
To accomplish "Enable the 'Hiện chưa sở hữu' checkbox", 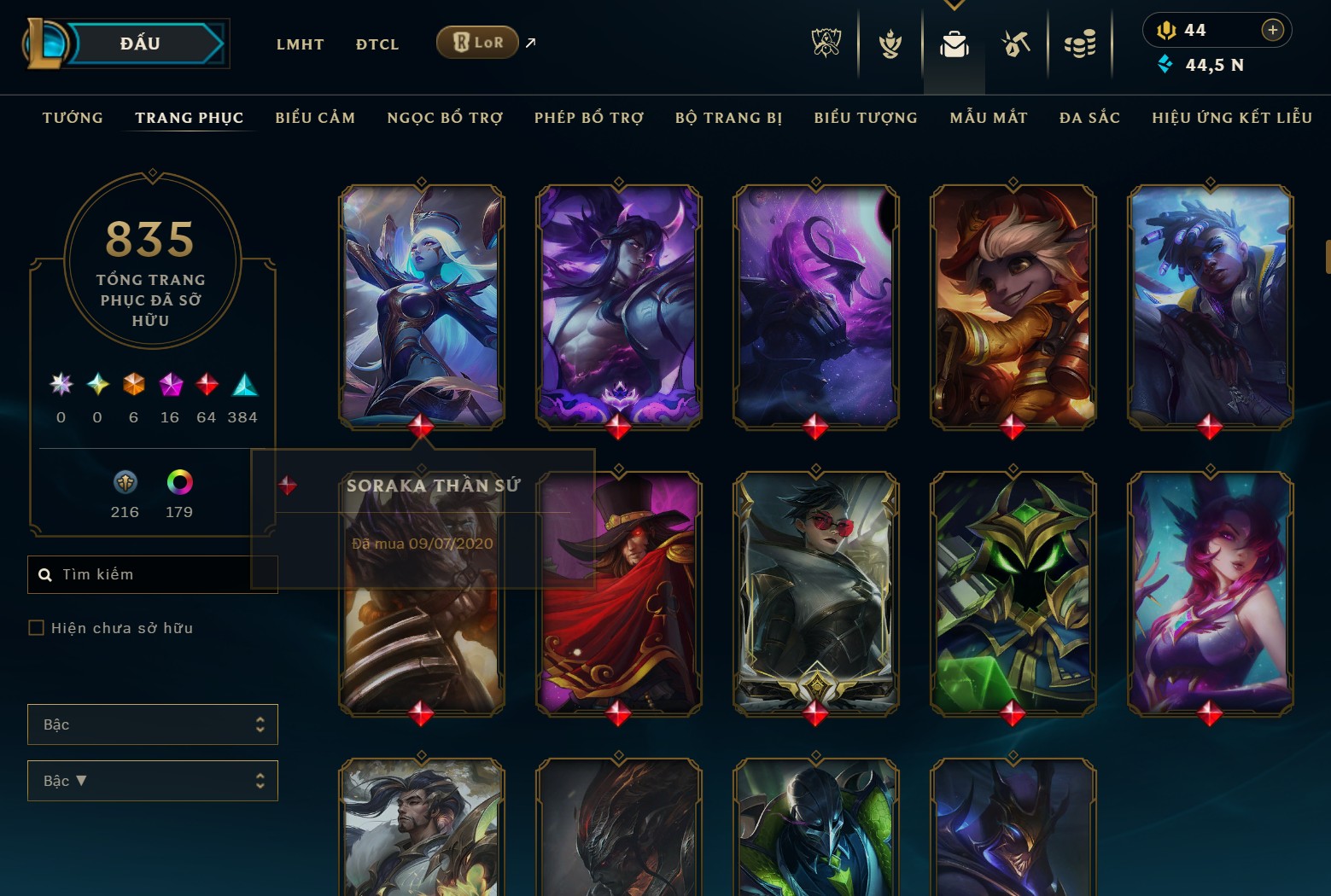I will (x=36, y=627).
